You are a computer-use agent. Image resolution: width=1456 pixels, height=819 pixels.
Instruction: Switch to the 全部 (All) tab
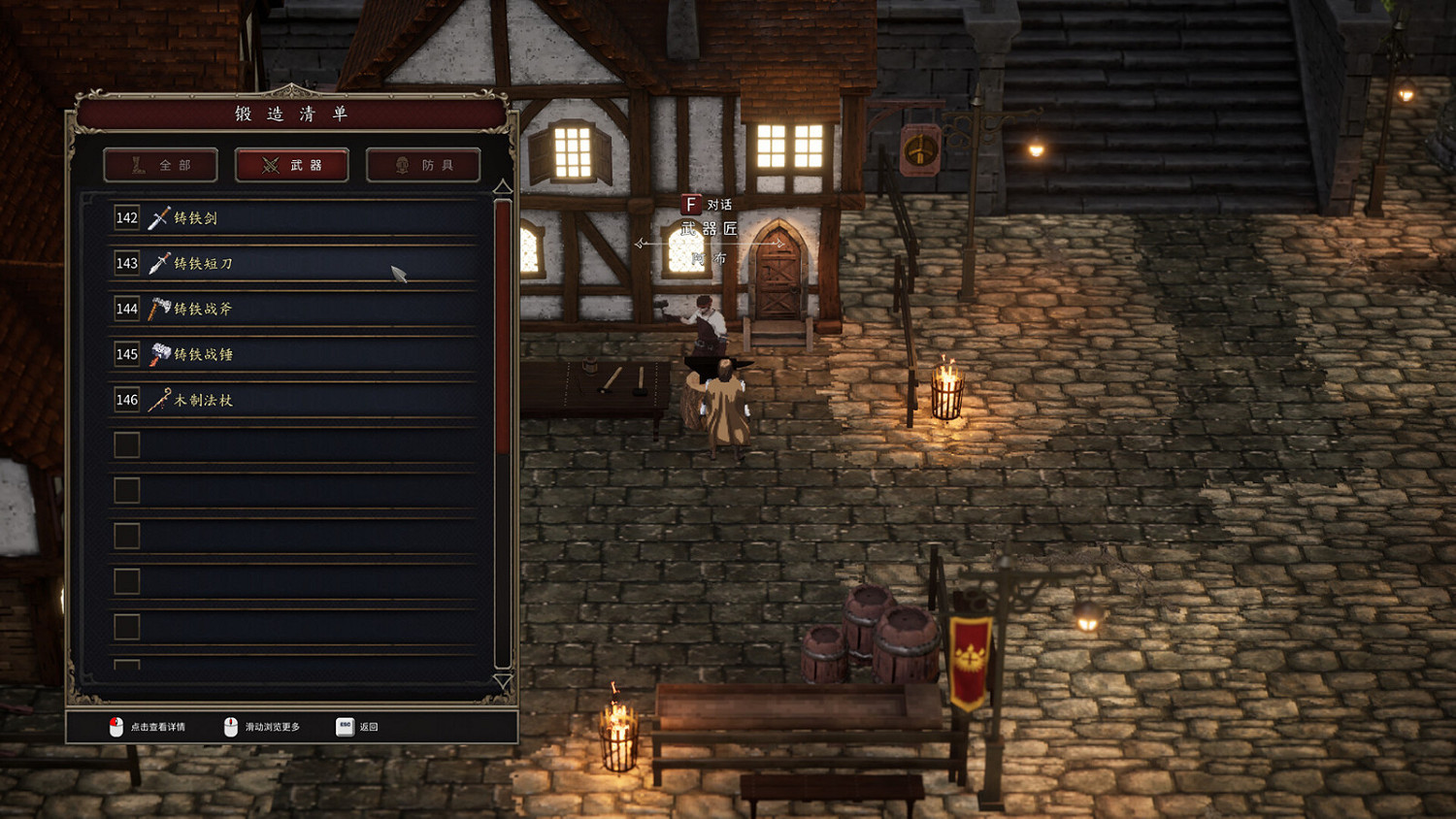coord(160,165)
